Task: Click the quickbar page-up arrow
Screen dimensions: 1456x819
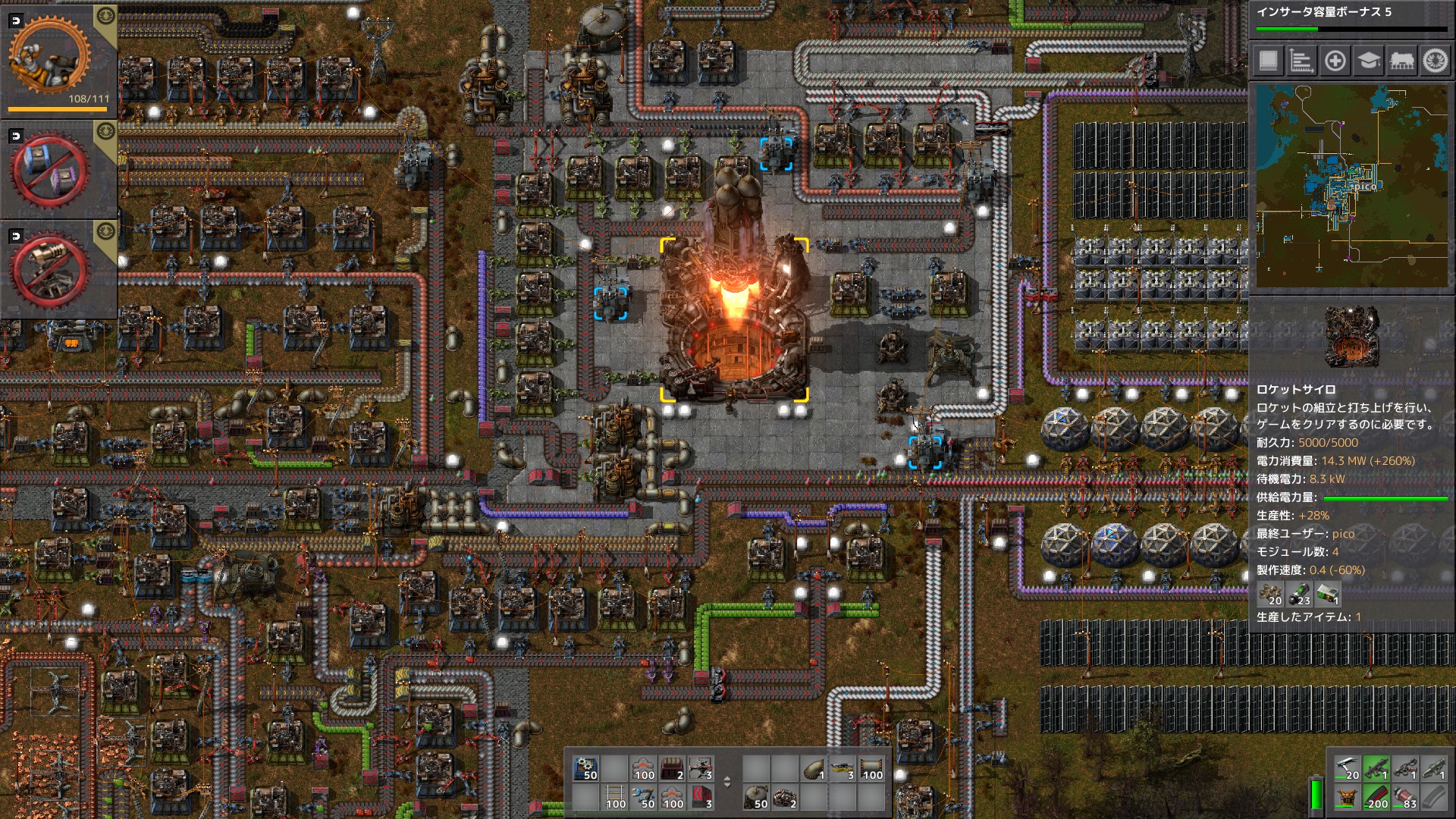Action: 727,779
